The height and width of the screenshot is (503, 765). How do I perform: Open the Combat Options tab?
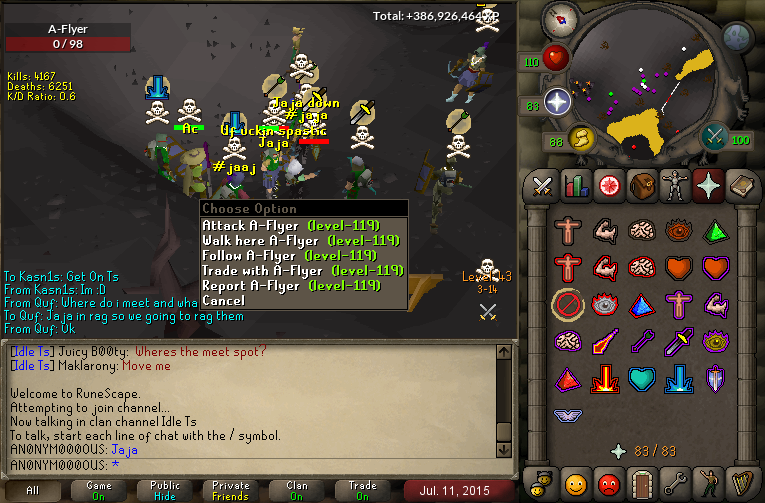[542, 186]
